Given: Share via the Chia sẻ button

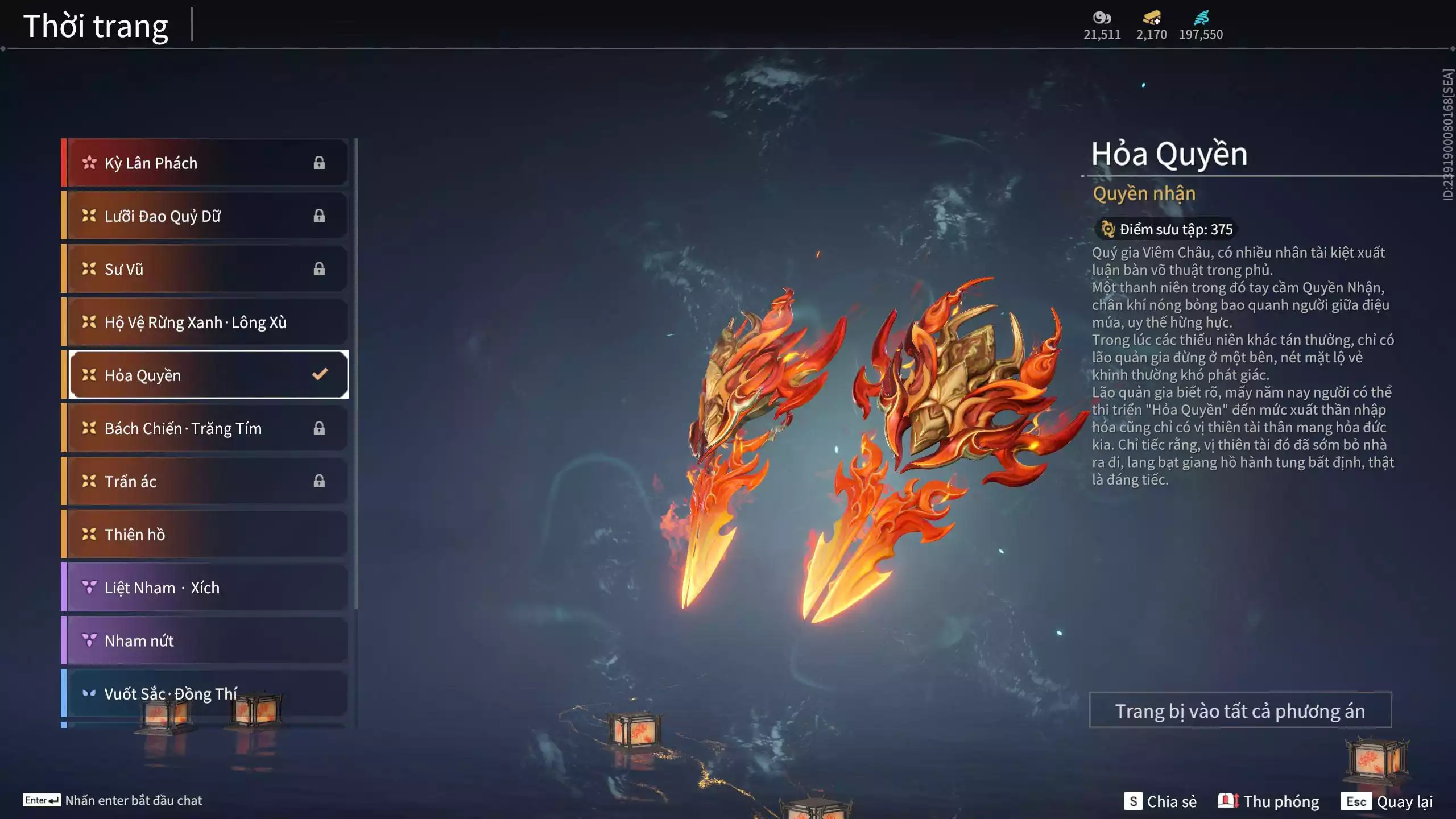Looking at the screenshot, I should 1160,801.
